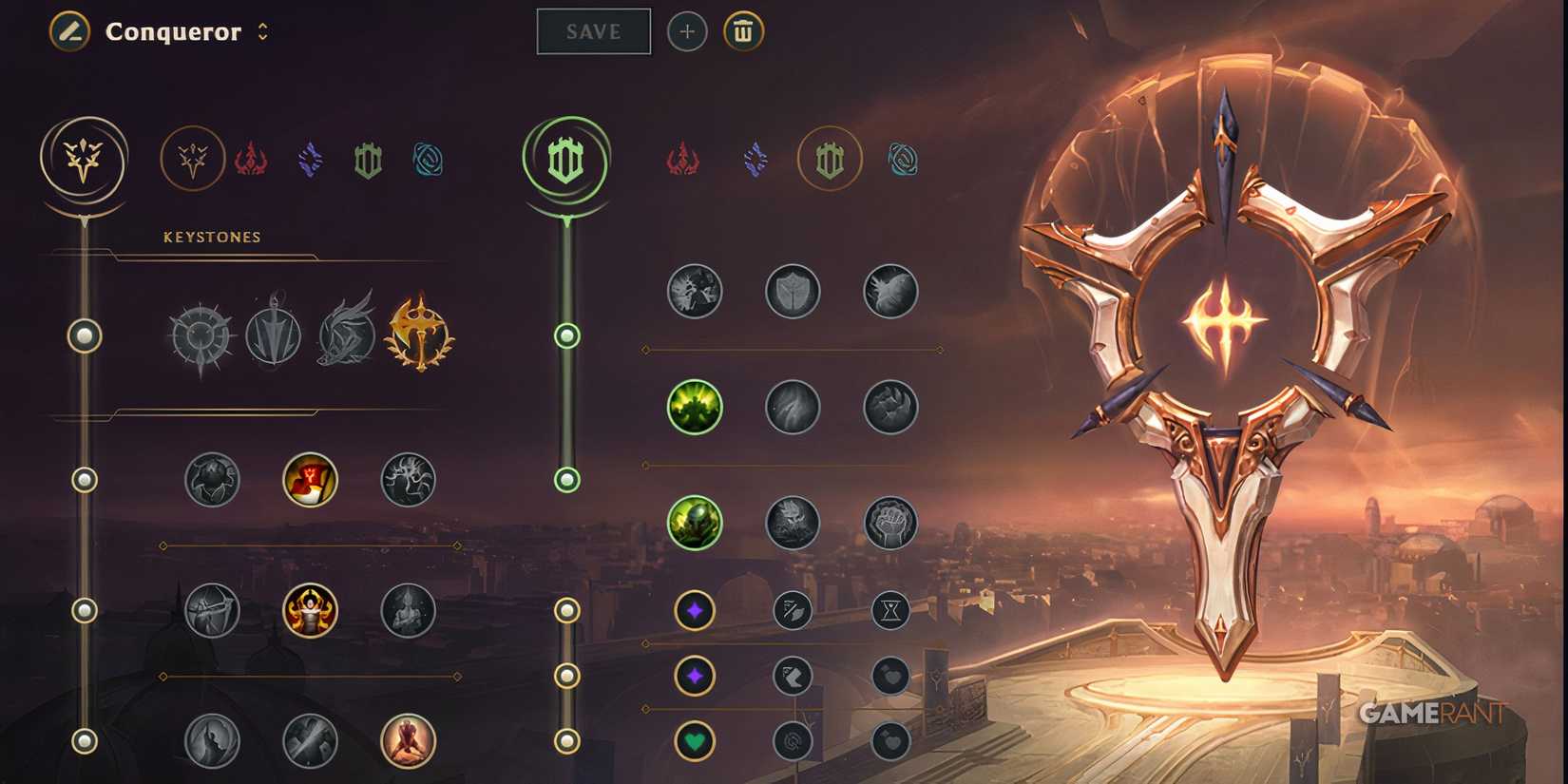Screen dimensions: 1568x784
Task: Select the green Health stat shard
Action: 694,742
